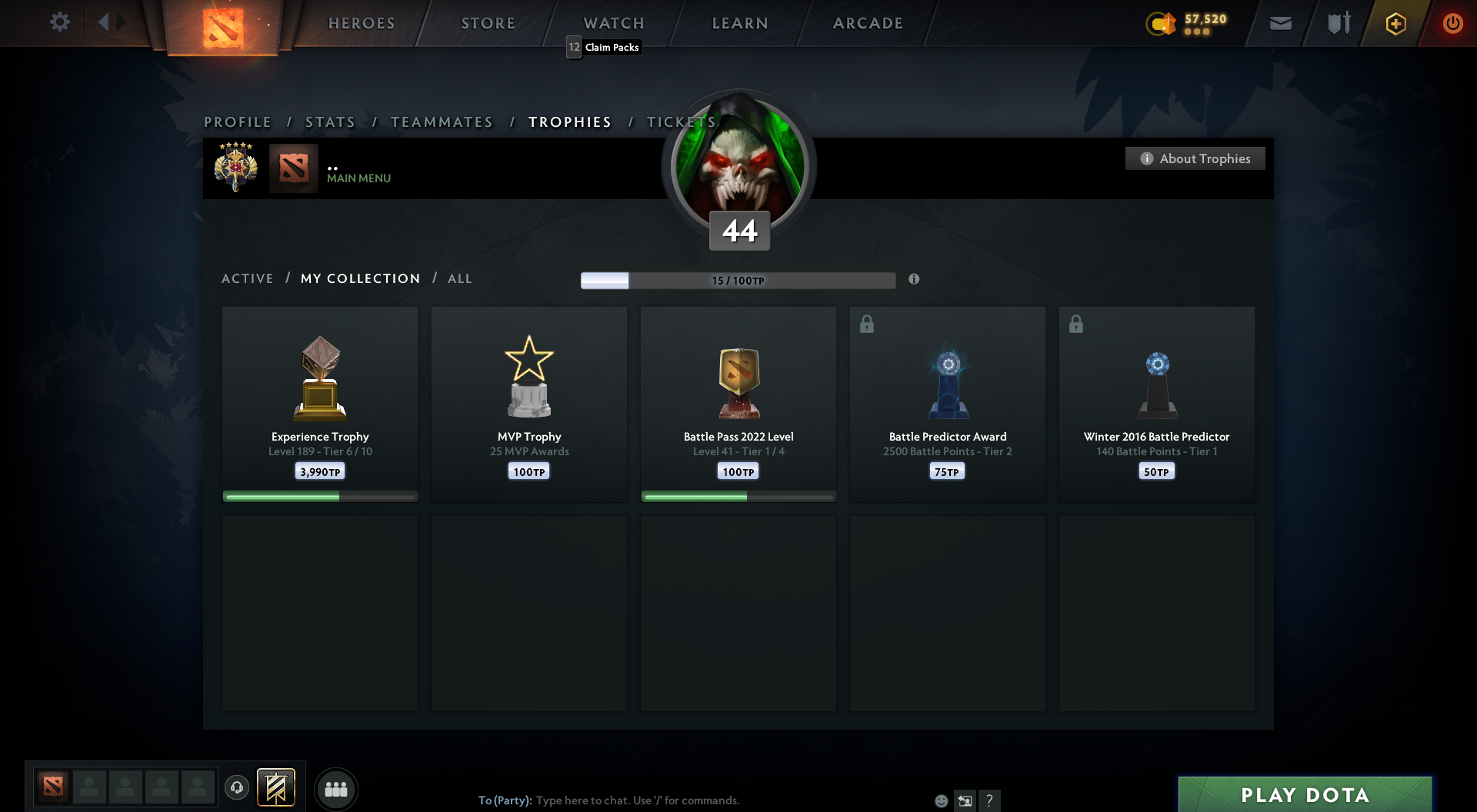This screenshot has height=812, width=1477.
Task: Open About Trophies
Action: pos(1195,158)
